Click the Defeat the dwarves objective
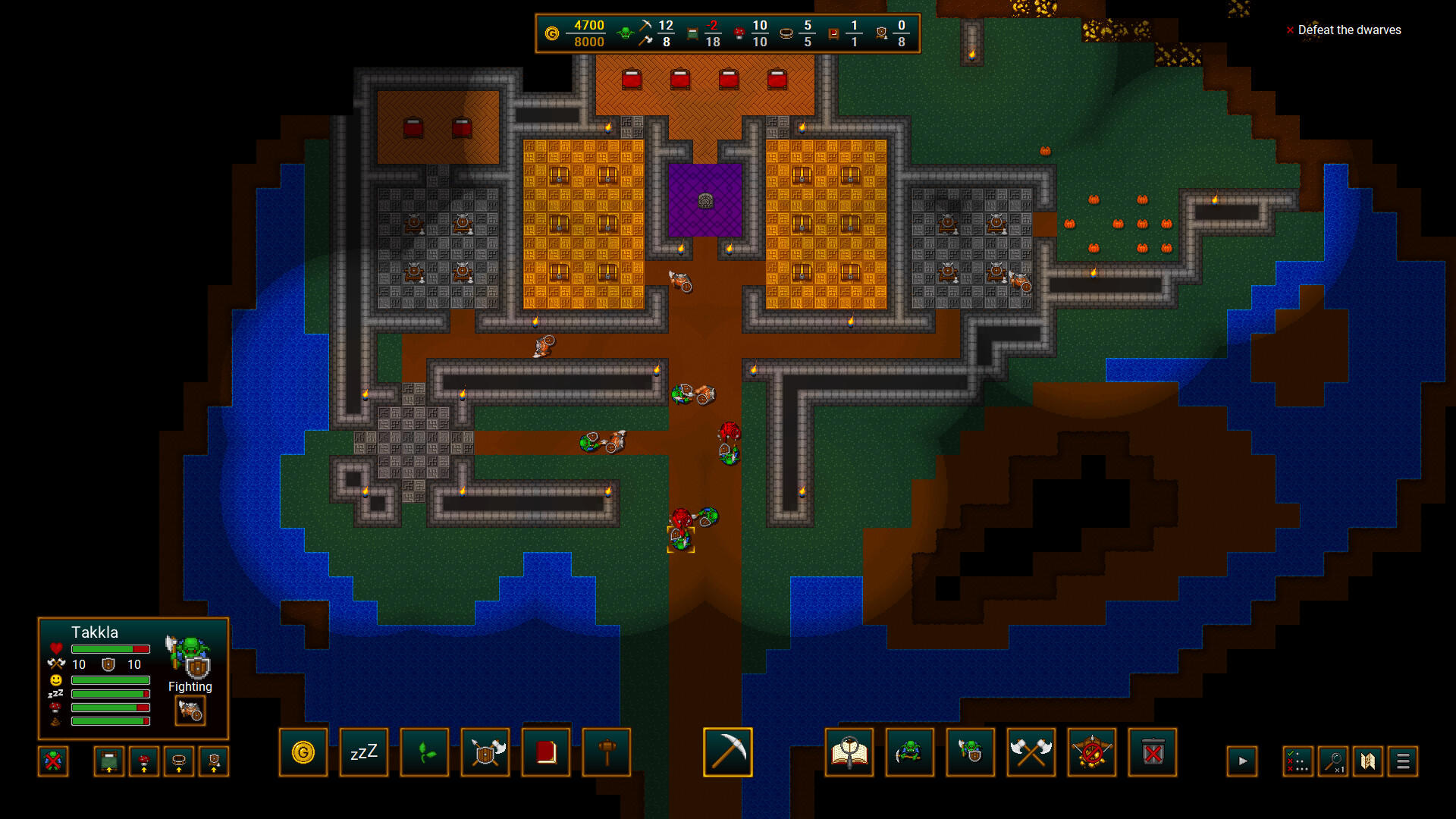The width and height of the screenshot is (1456, 819). 1348,30
